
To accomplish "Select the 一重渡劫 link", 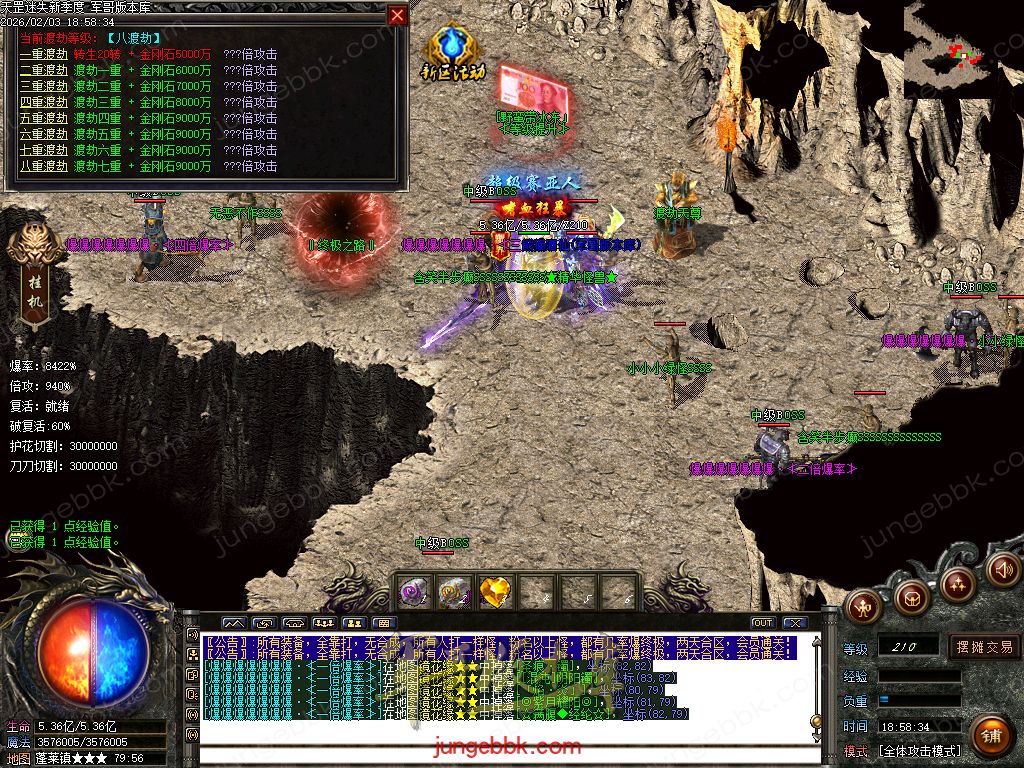I will [43, 54].
